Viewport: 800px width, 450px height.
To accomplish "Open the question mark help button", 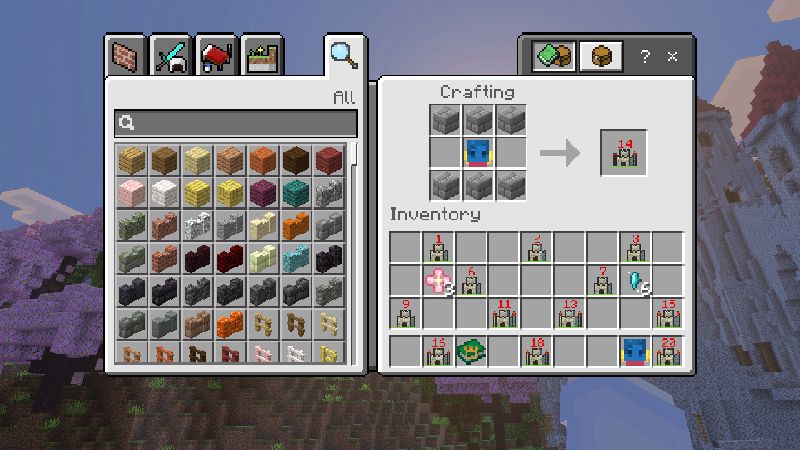I will point(646,56).
